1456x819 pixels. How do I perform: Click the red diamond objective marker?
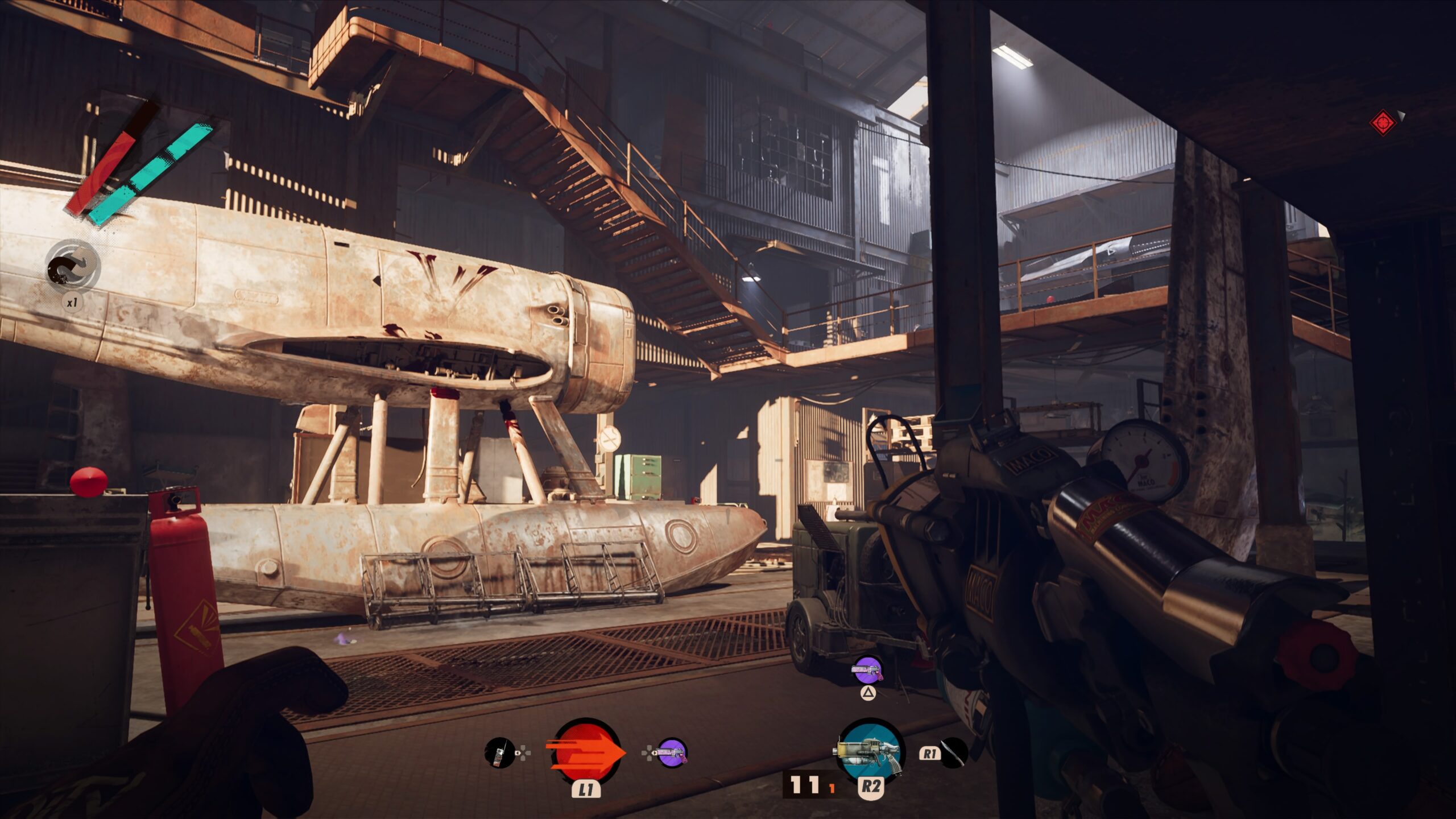coord(1383,122)
